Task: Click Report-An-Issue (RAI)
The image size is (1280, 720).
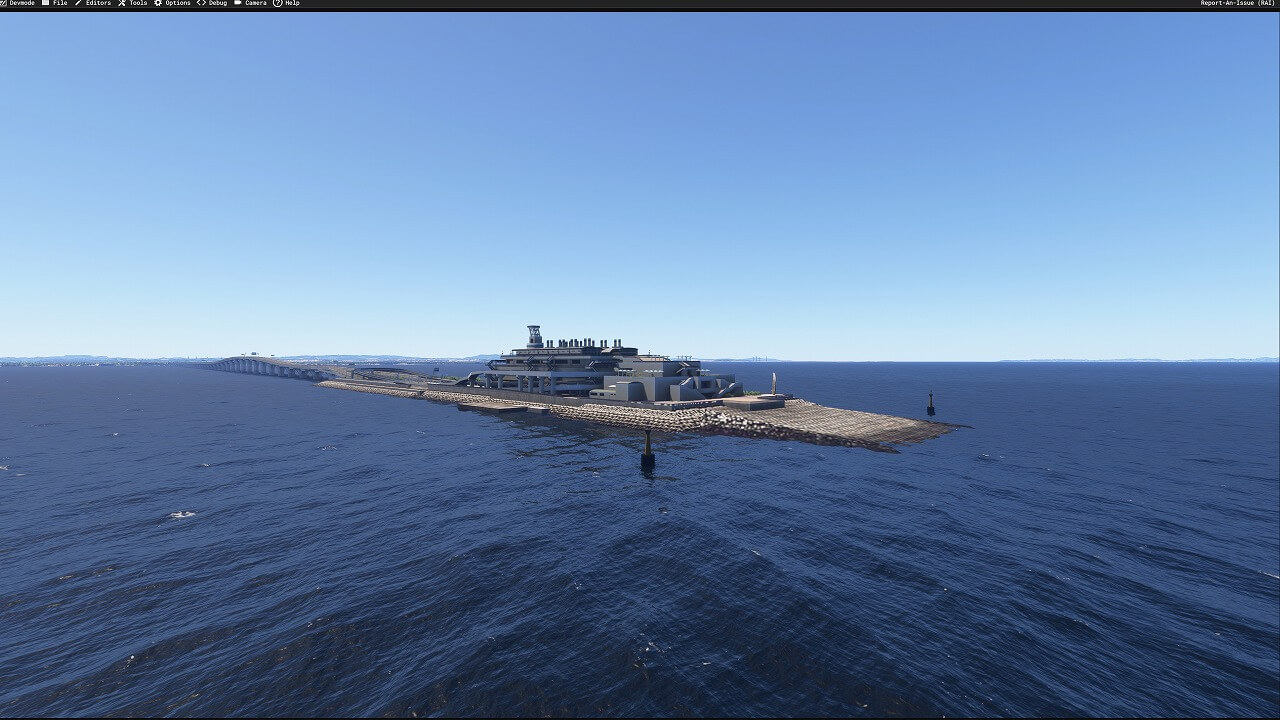Action: 1237,4
